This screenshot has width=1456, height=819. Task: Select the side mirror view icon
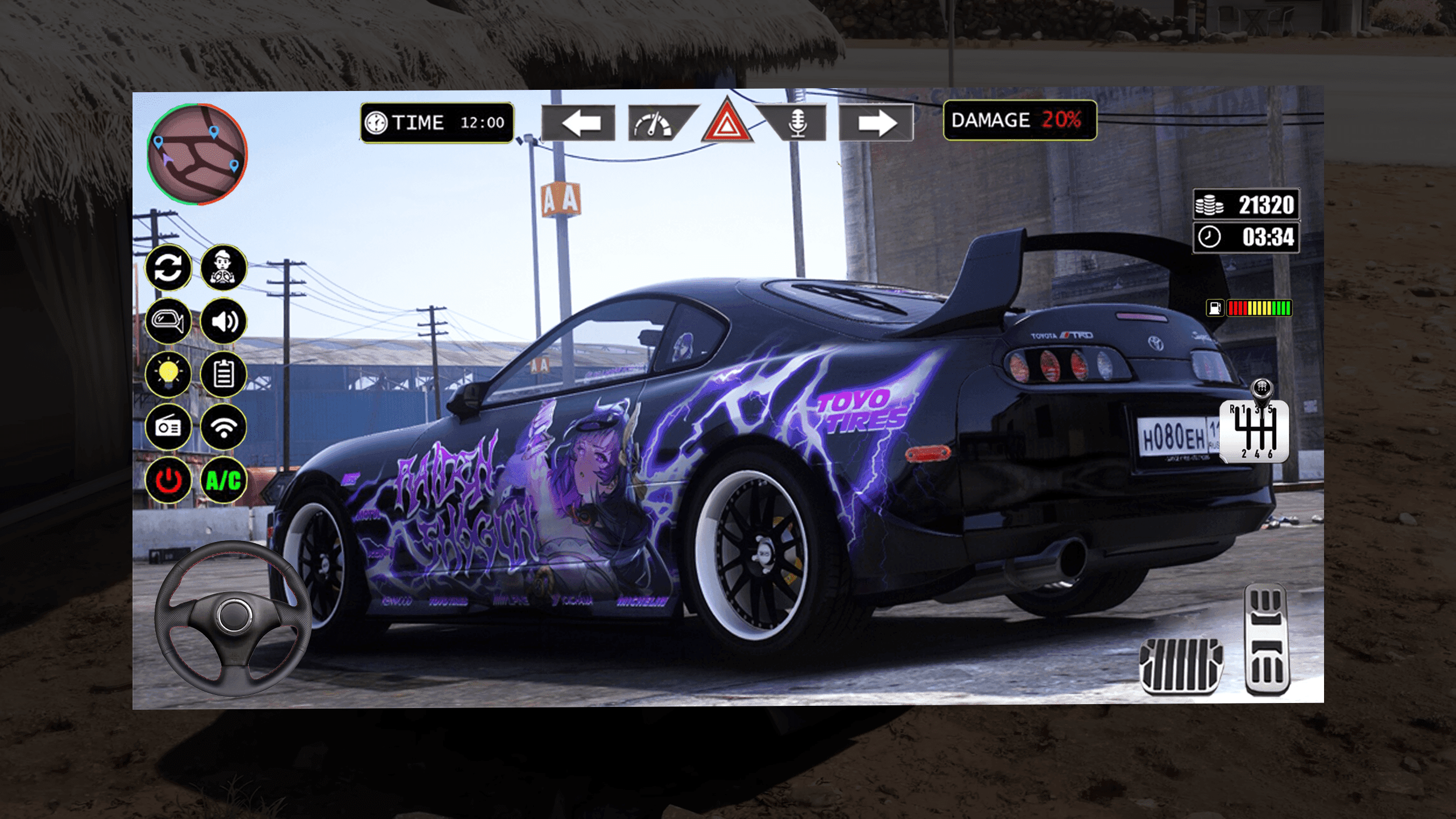[168, 321]
